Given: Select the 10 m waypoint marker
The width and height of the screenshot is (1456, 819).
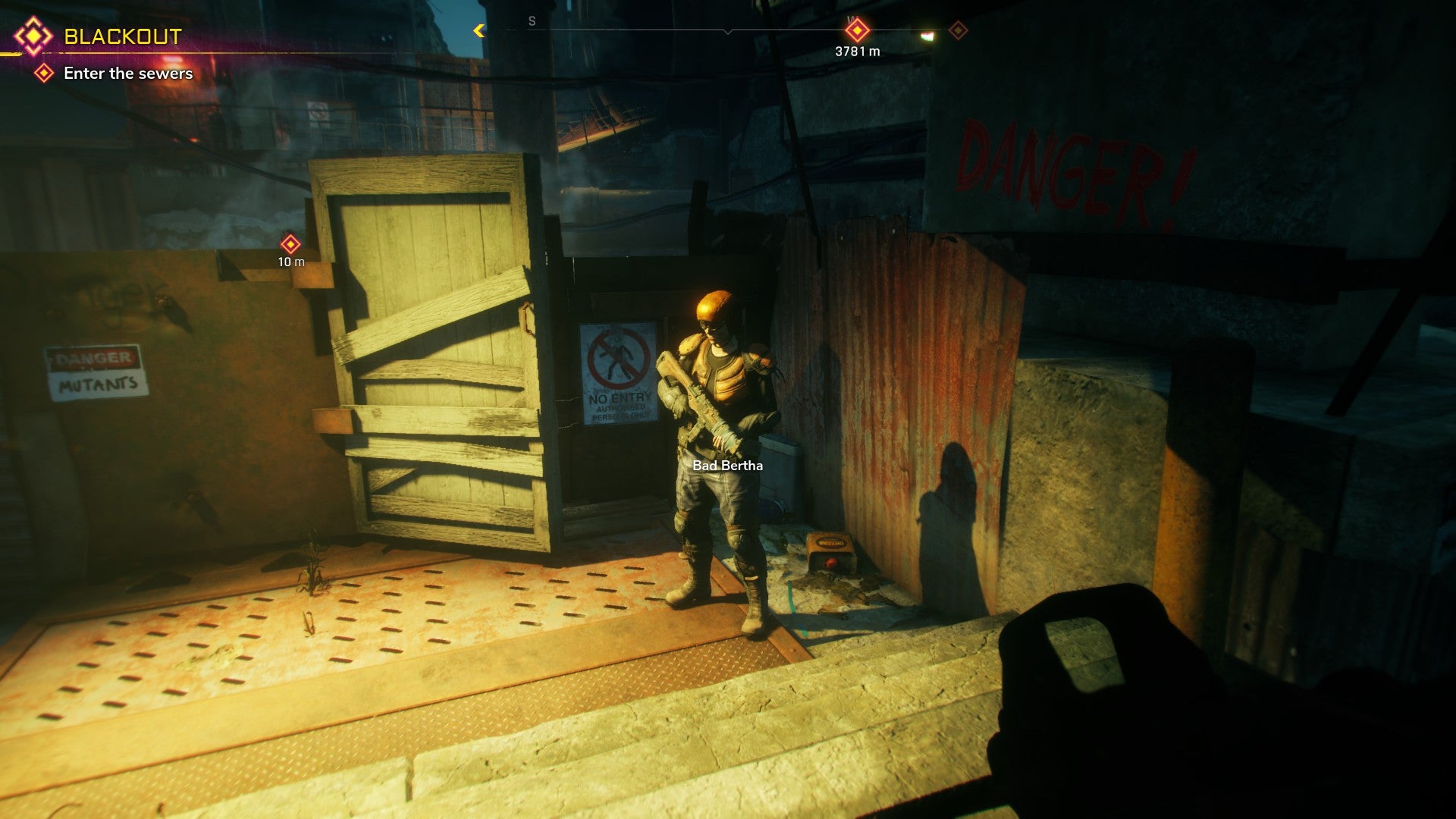Looking at the screenshot, I should (290, 244).
